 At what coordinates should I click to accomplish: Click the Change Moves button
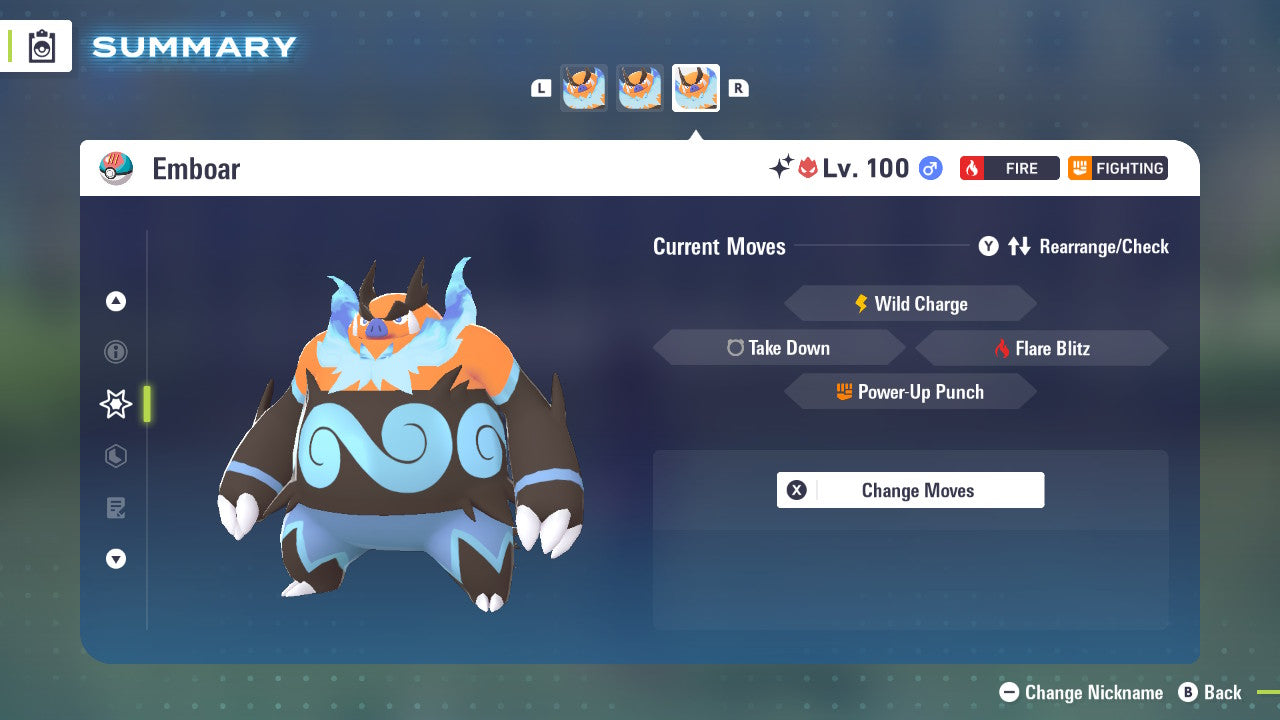910,490
